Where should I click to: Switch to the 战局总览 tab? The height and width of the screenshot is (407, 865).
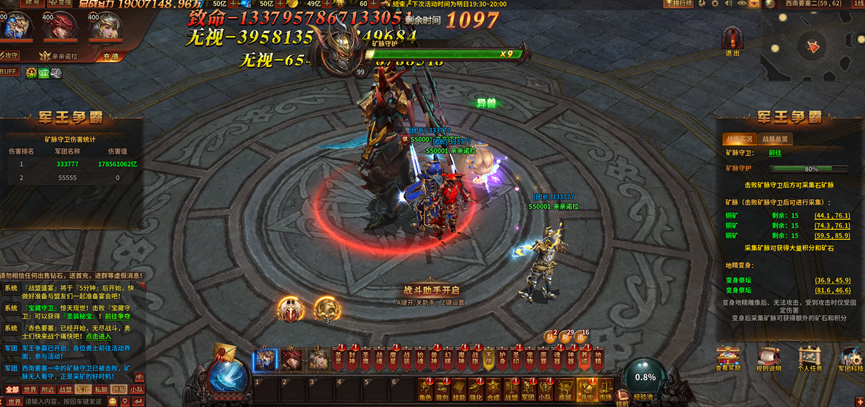pyautogui.click(x=774, y=139)
